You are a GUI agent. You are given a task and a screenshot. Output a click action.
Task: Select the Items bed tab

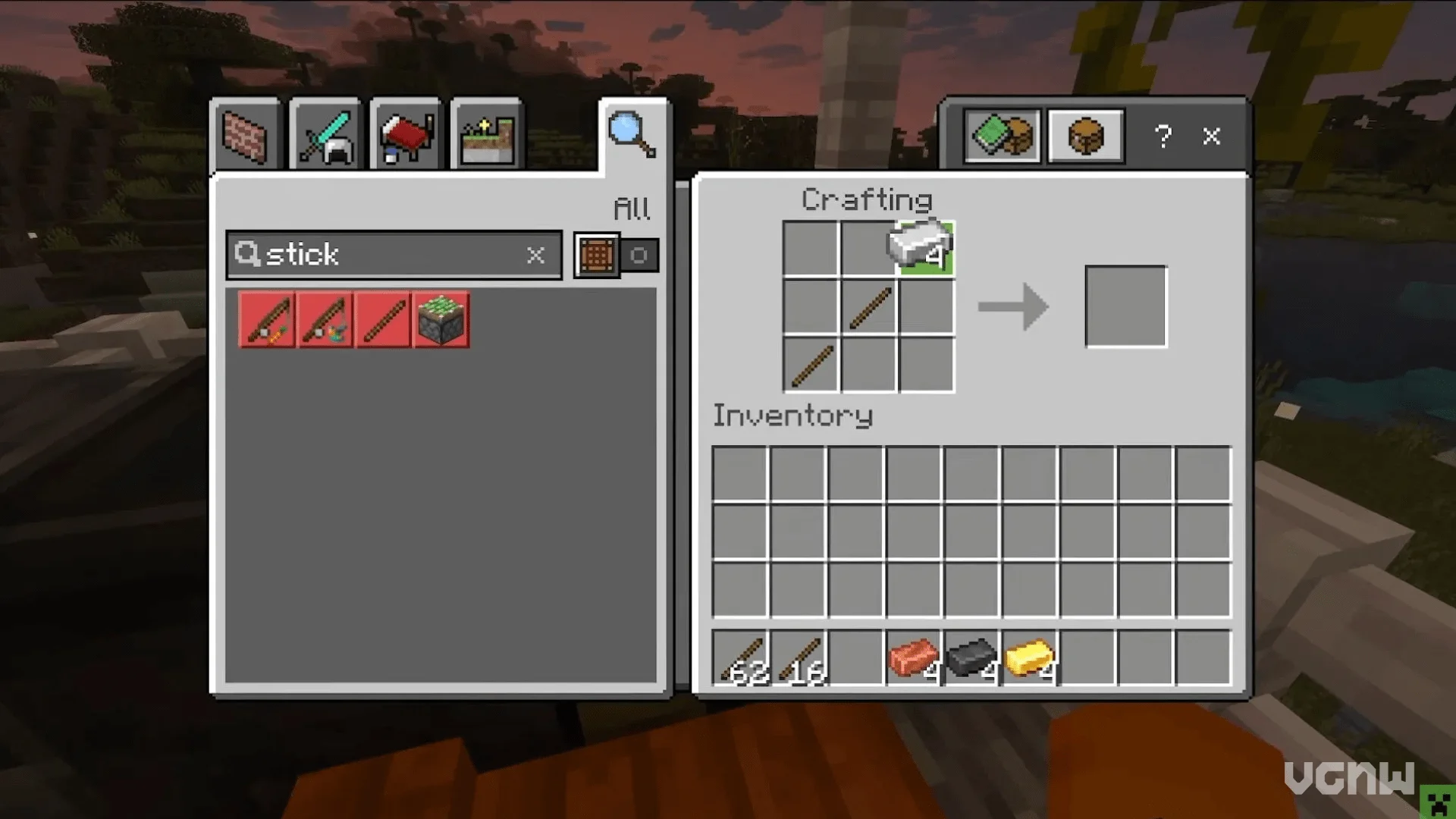[x=406, y=136]
